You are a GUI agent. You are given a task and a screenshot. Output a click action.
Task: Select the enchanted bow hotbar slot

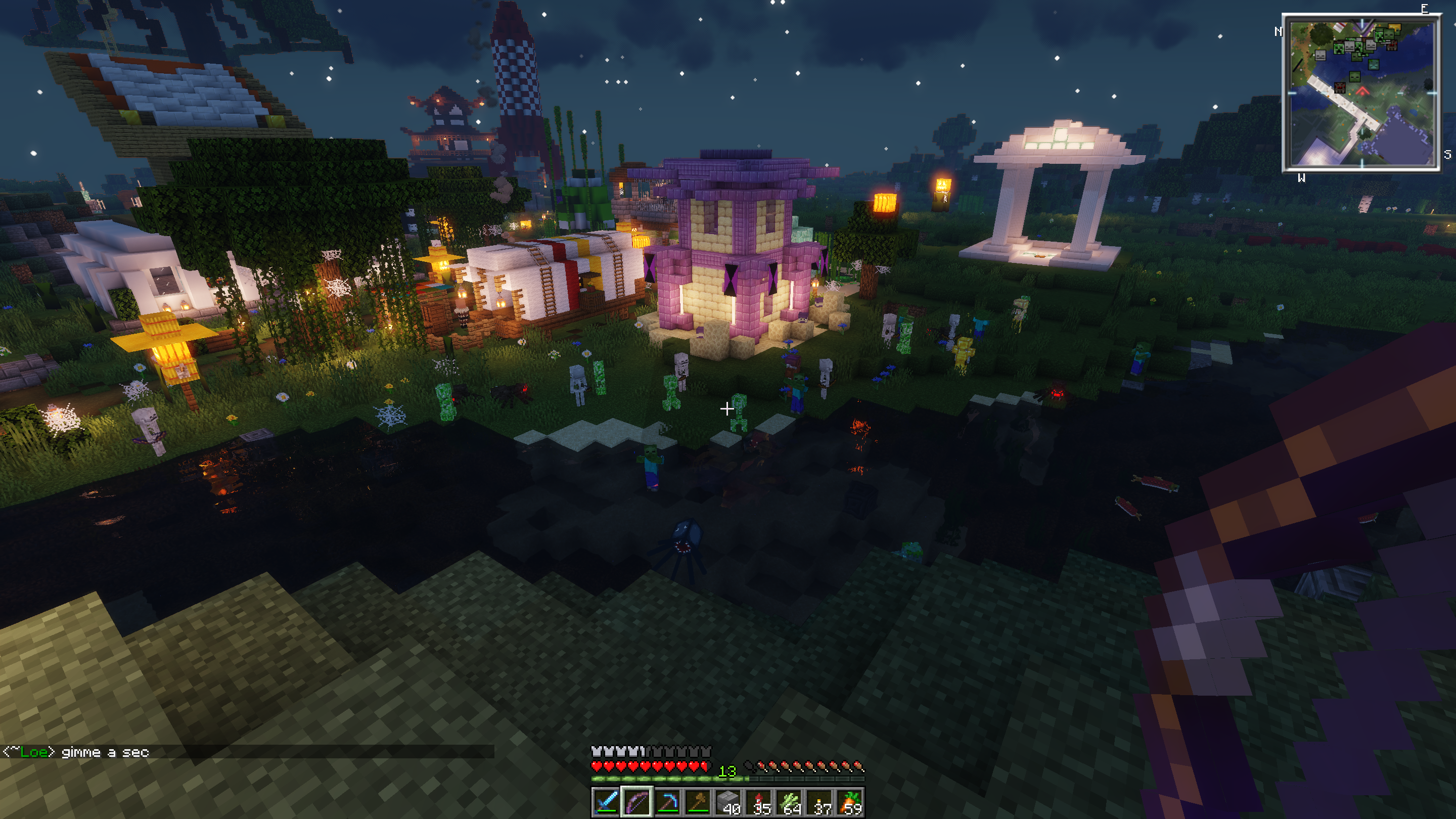[636, 801]
